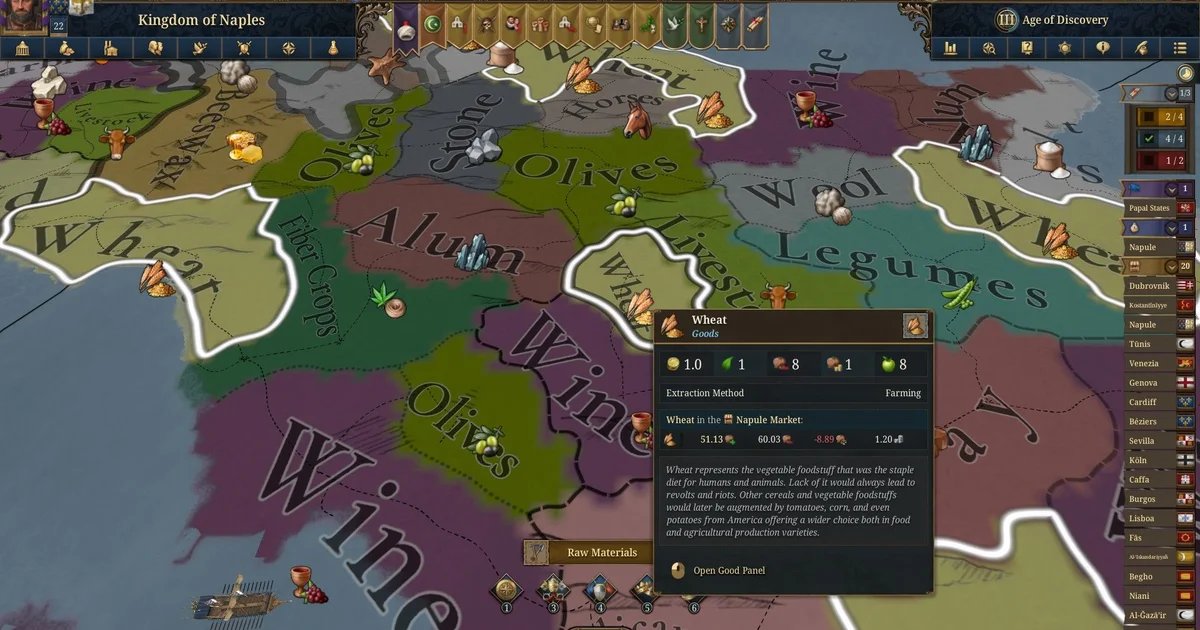Screen dimensions: 1200x630
Task: Open the list menu icon in the top-right bar
Action: [x=1179, y=48]
